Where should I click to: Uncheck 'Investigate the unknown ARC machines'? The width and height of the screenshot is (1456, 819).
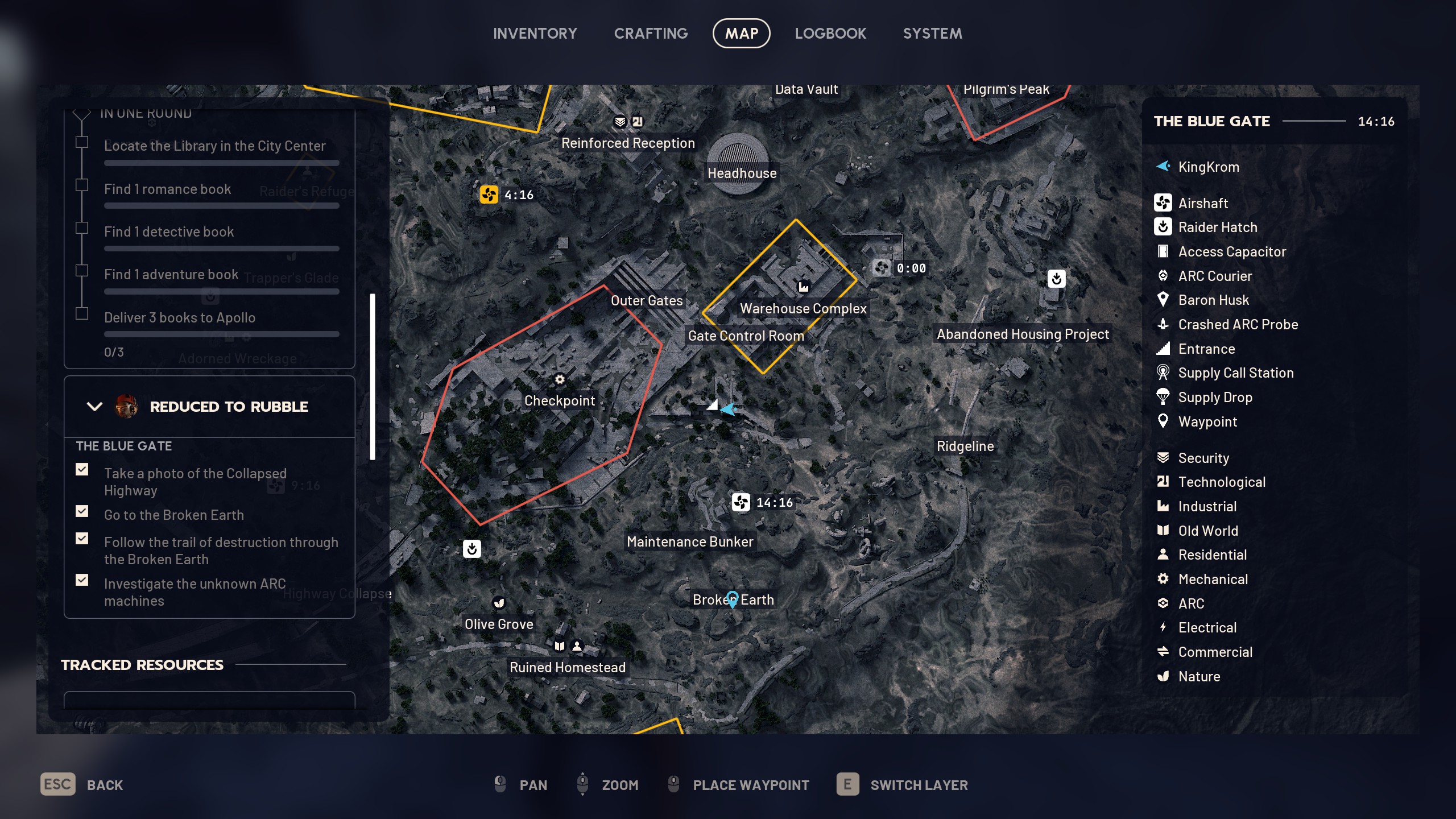pos(82,580)
